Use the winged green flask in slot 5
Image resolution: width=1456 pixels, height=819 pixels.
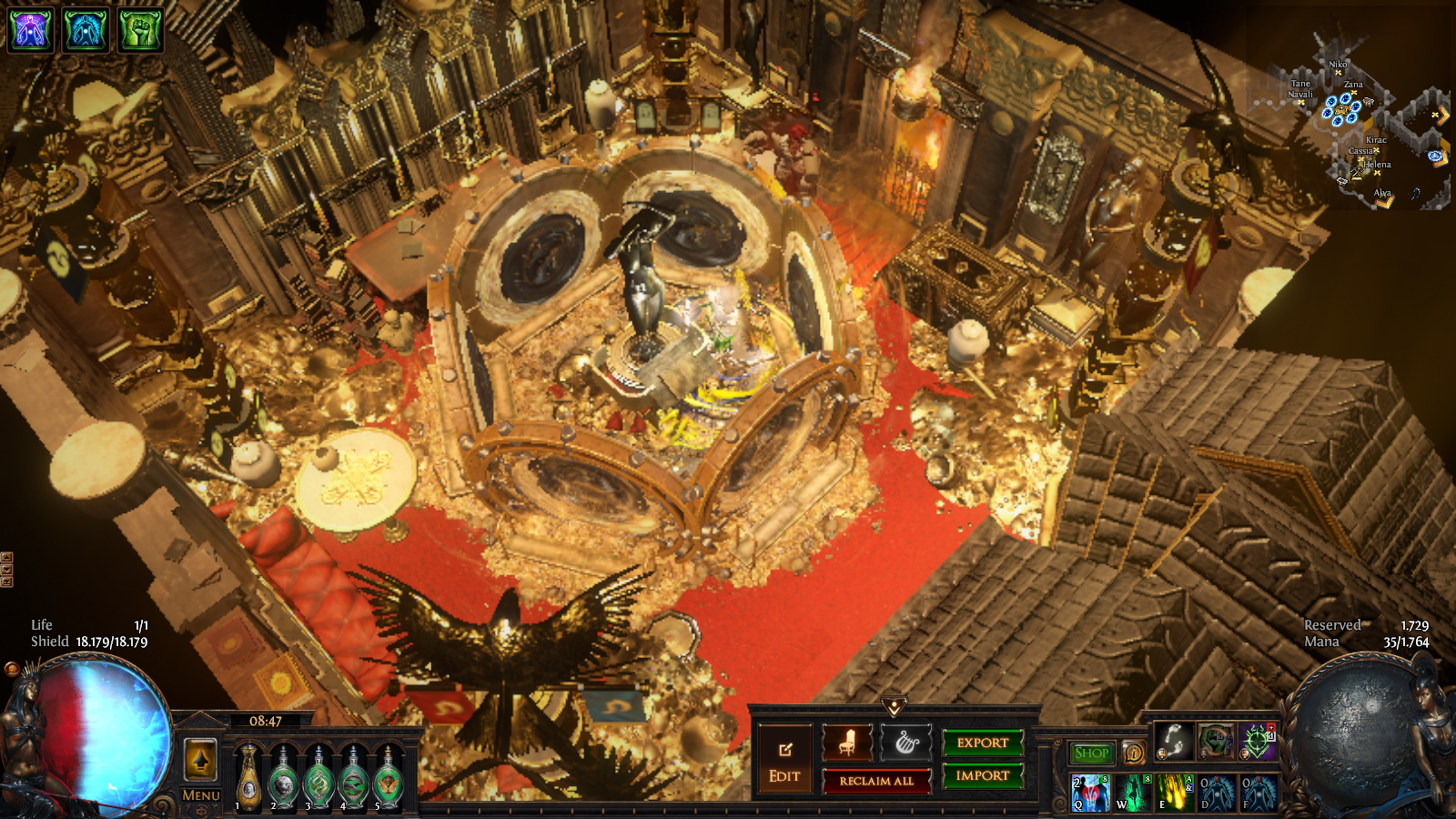(x=389, y=778)
